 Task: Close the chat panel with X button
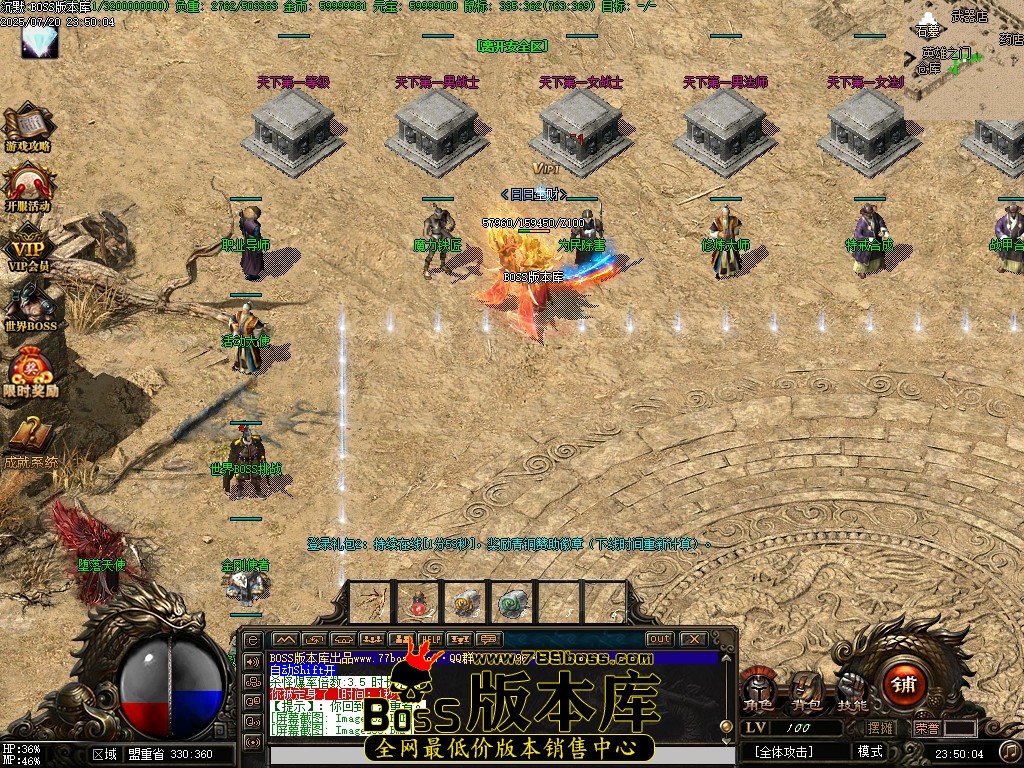692,639
